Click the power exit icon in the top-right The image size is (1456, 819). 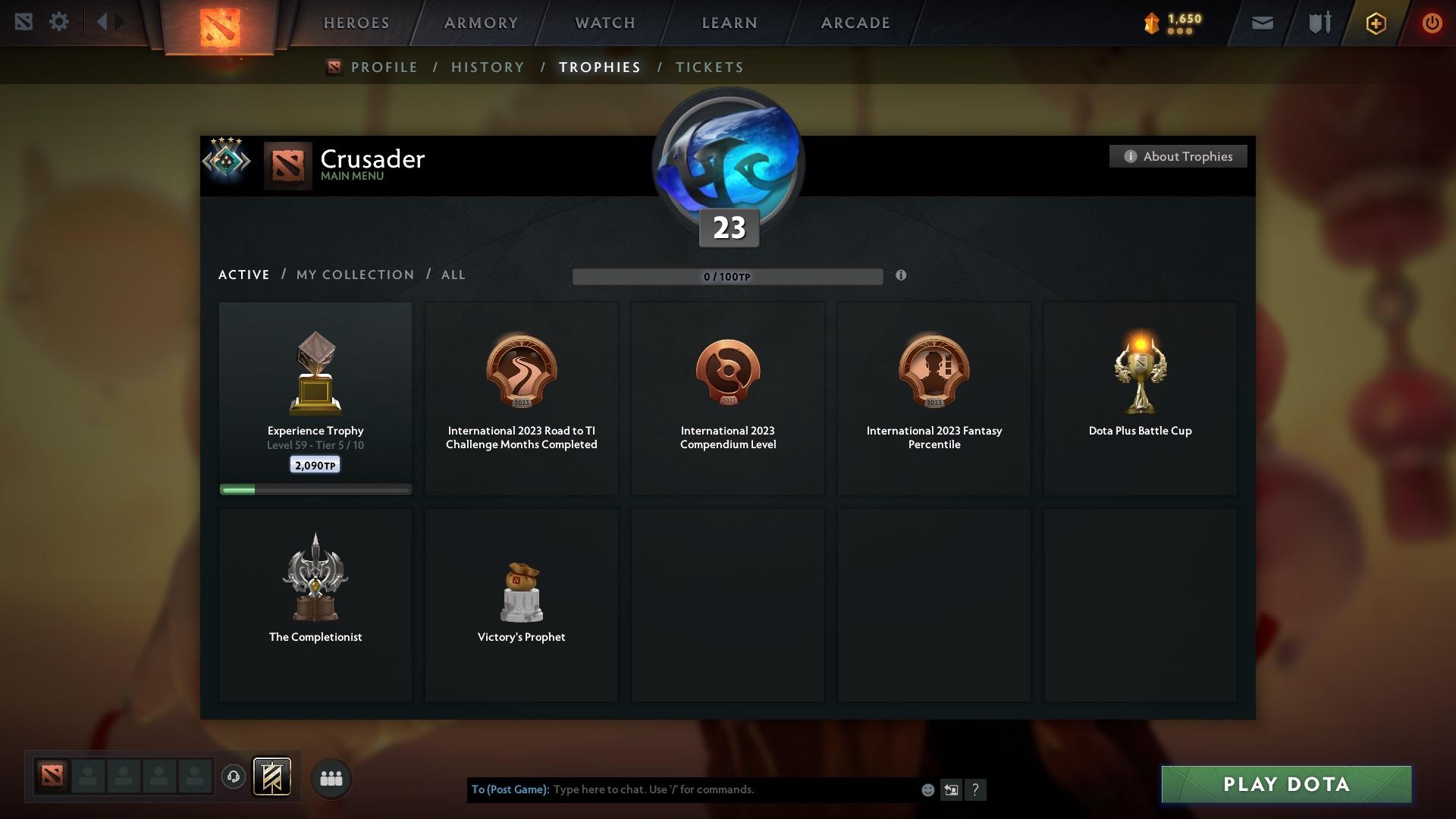tap(1432, 23)
